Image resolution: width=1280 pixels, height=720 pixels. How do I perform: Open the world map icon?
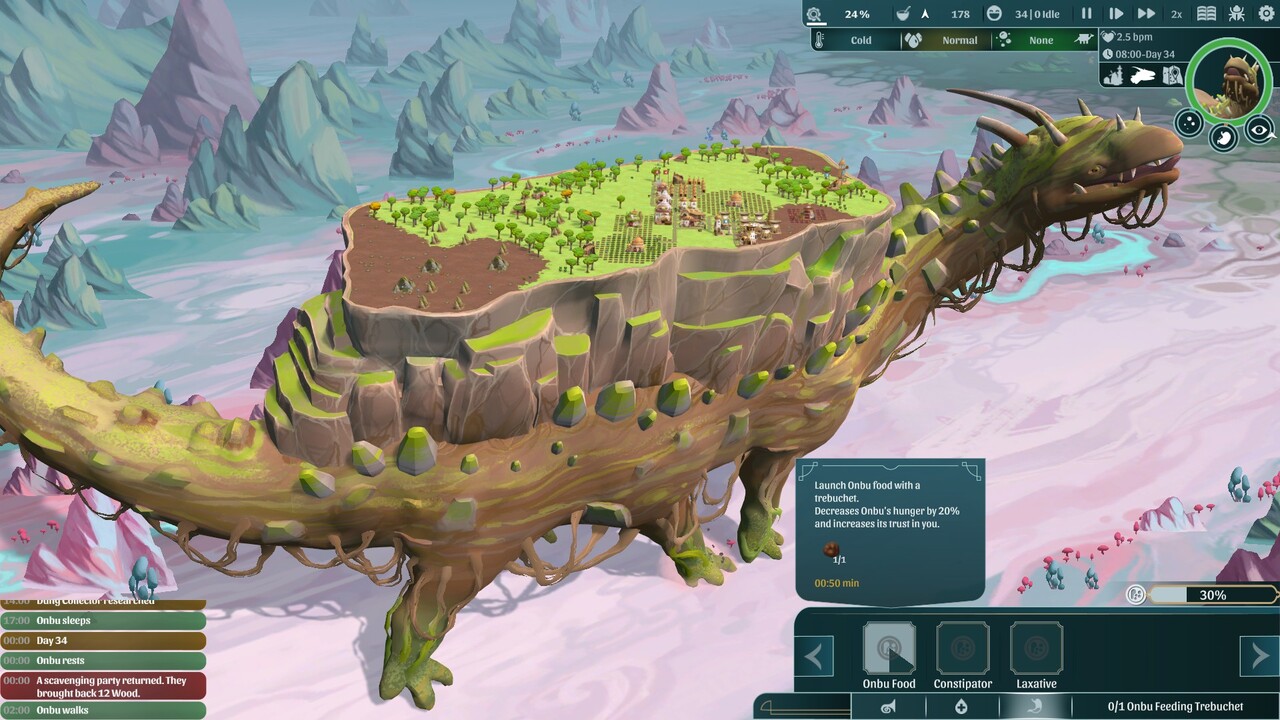point(1172,75)
